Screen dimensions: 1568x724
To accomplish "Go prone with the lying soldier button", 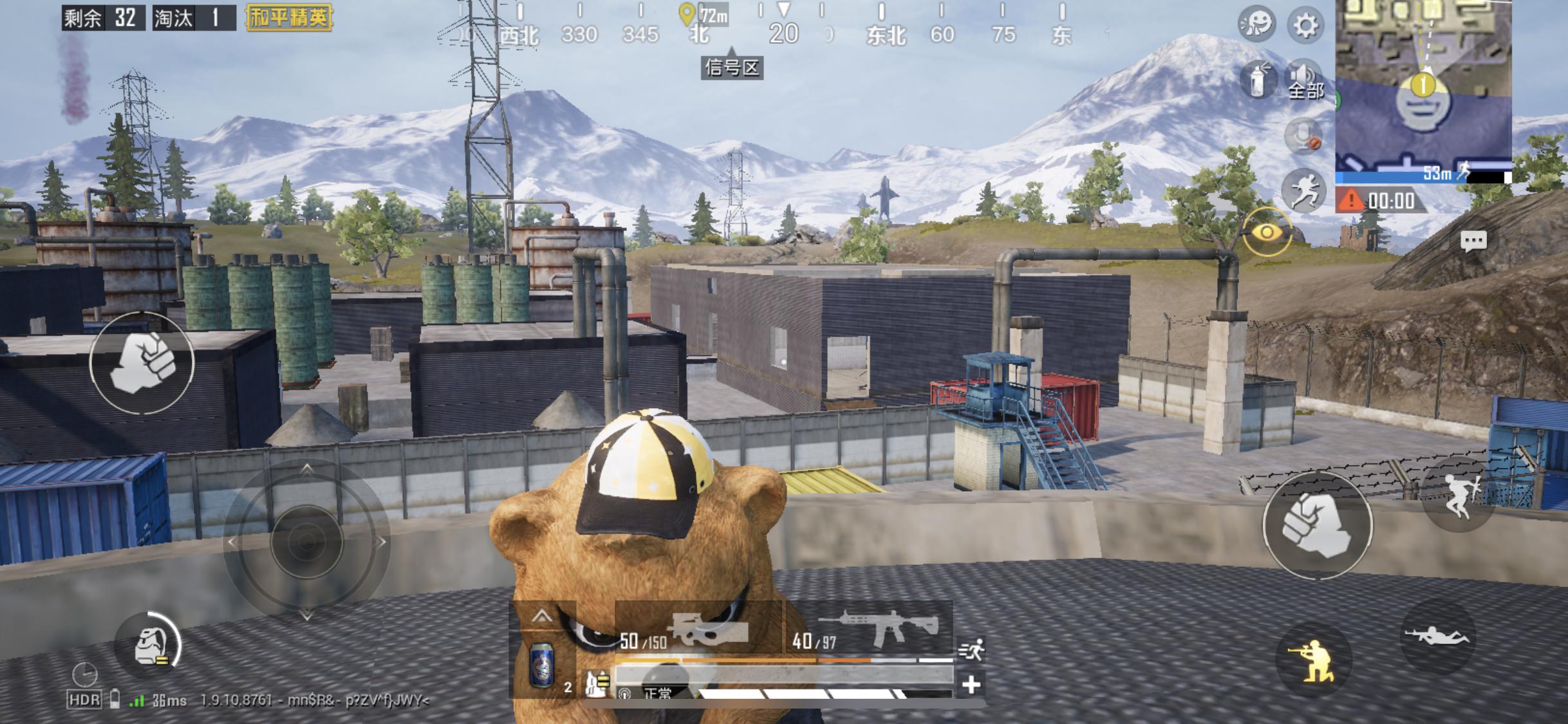I will click(1437, 636).
